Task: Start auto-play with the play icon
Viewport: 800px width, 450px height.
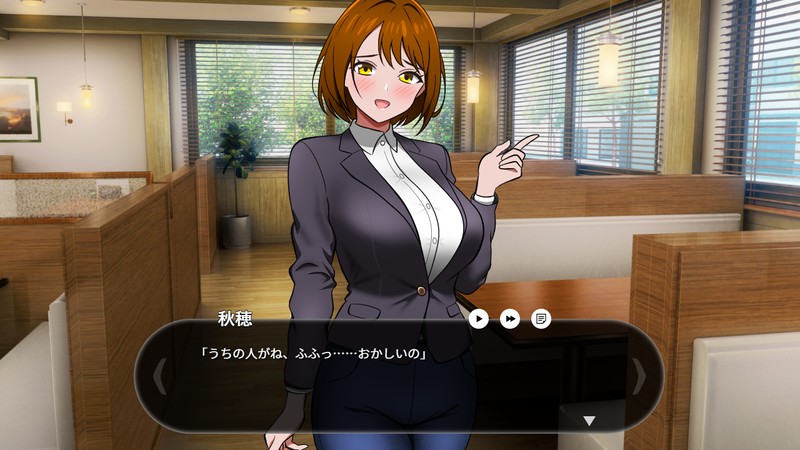Action: tap(479, 318)
